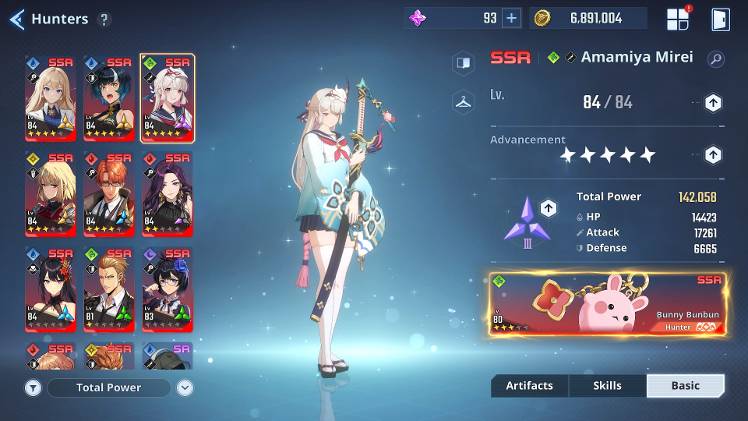Switch to the Artifacts tab

pyautogui.click(x=529, y=386)
